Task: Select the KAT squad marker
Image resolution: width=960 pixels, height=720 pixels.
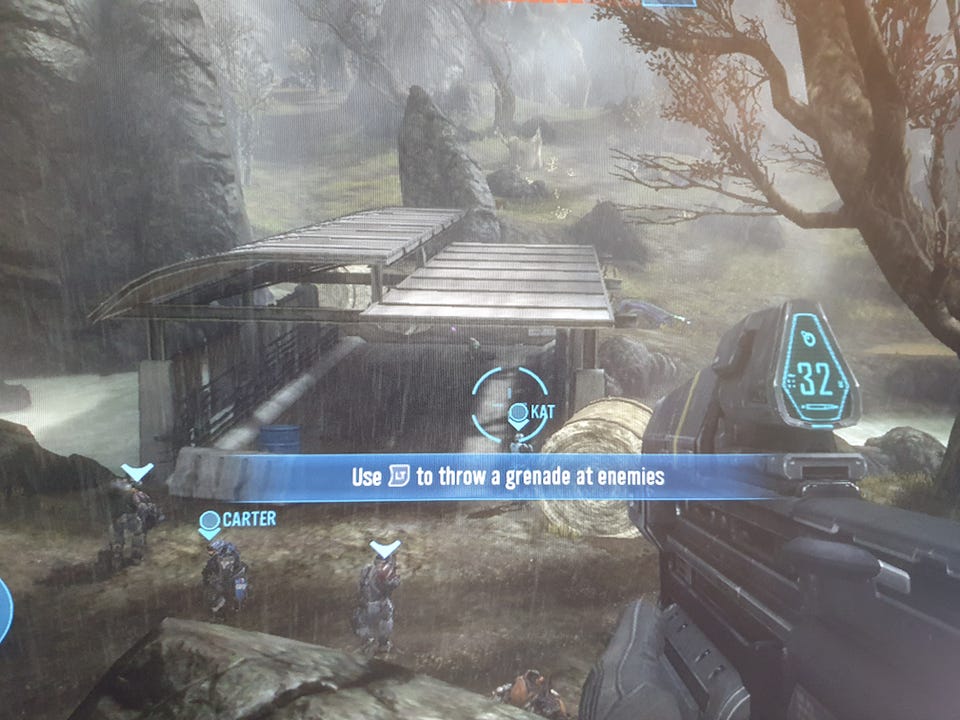Action: (518, 413)
